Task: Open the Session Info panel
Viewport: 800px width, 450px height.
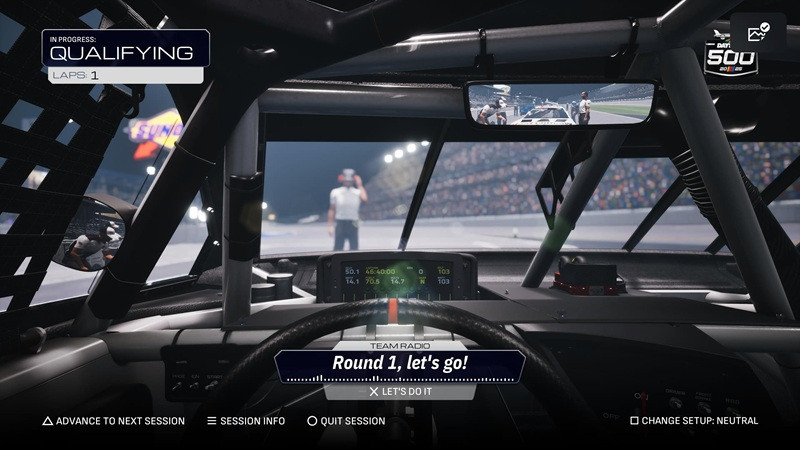Action: click(246, 421)
